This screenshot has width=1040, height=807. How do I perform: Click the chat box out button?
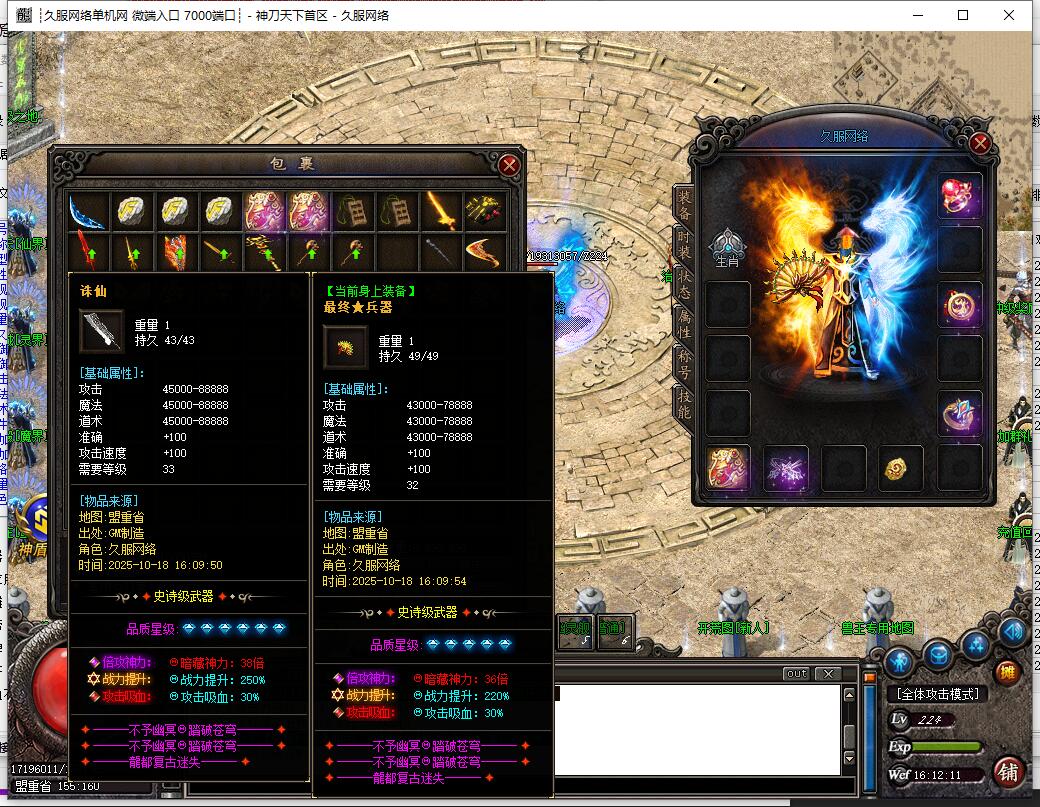point(796,673)
